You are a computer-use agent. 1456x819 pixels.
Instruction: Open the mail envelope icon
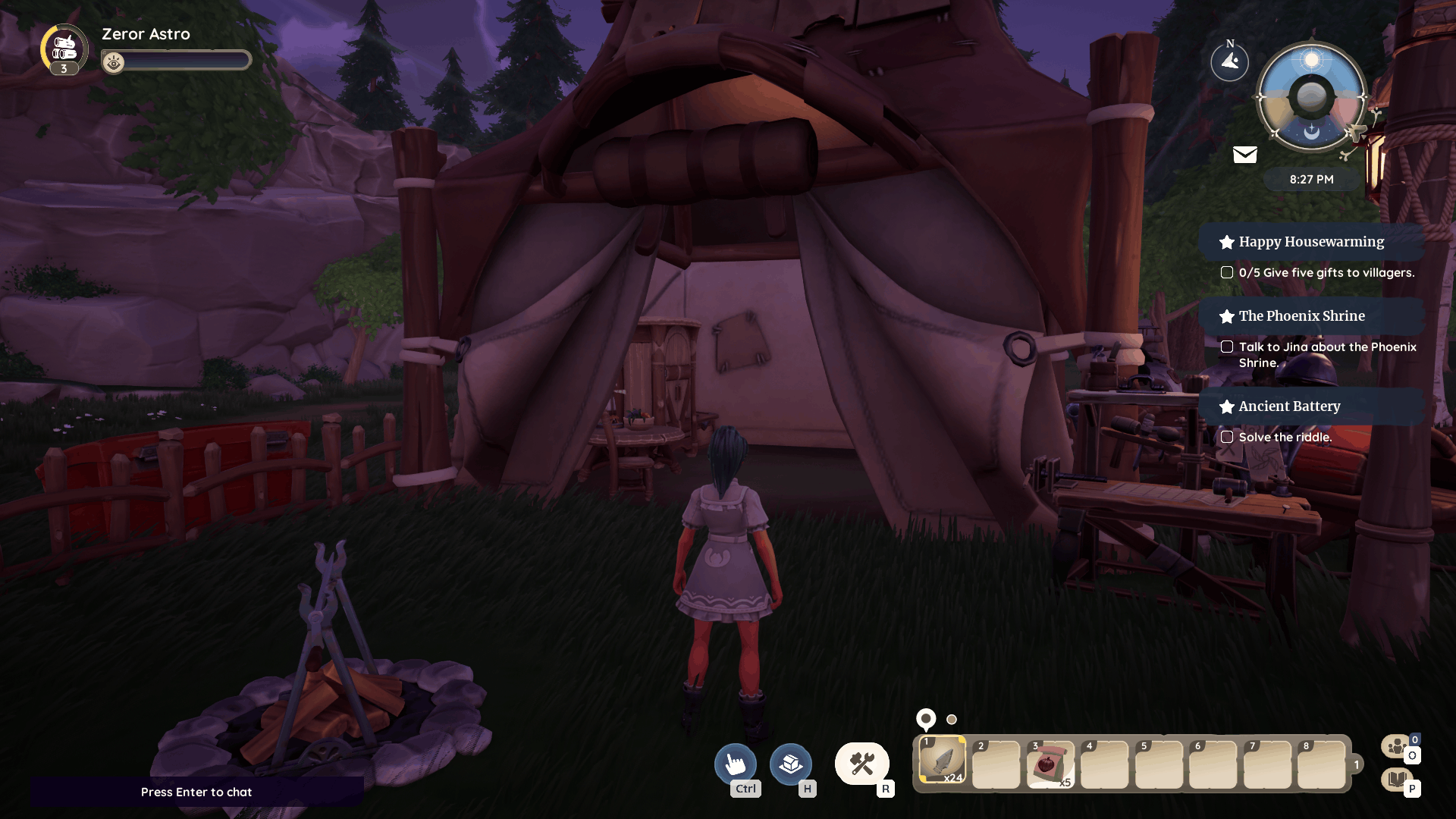pyautogui.click(x=1244, y=155)
